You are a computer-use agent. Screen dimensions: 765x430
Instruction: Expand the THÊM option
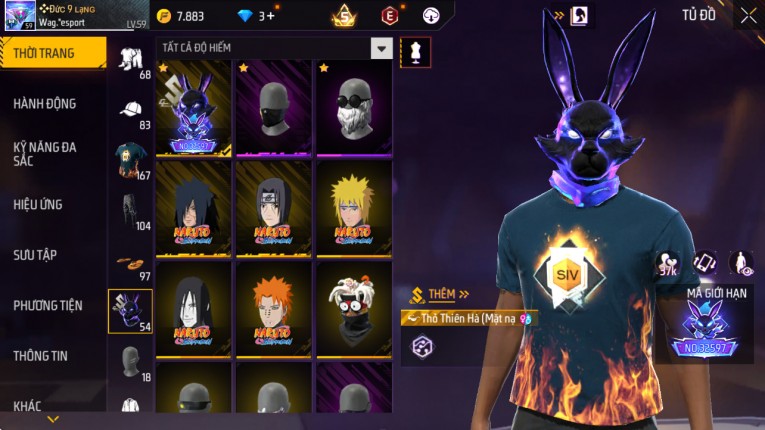pos(441,295)
